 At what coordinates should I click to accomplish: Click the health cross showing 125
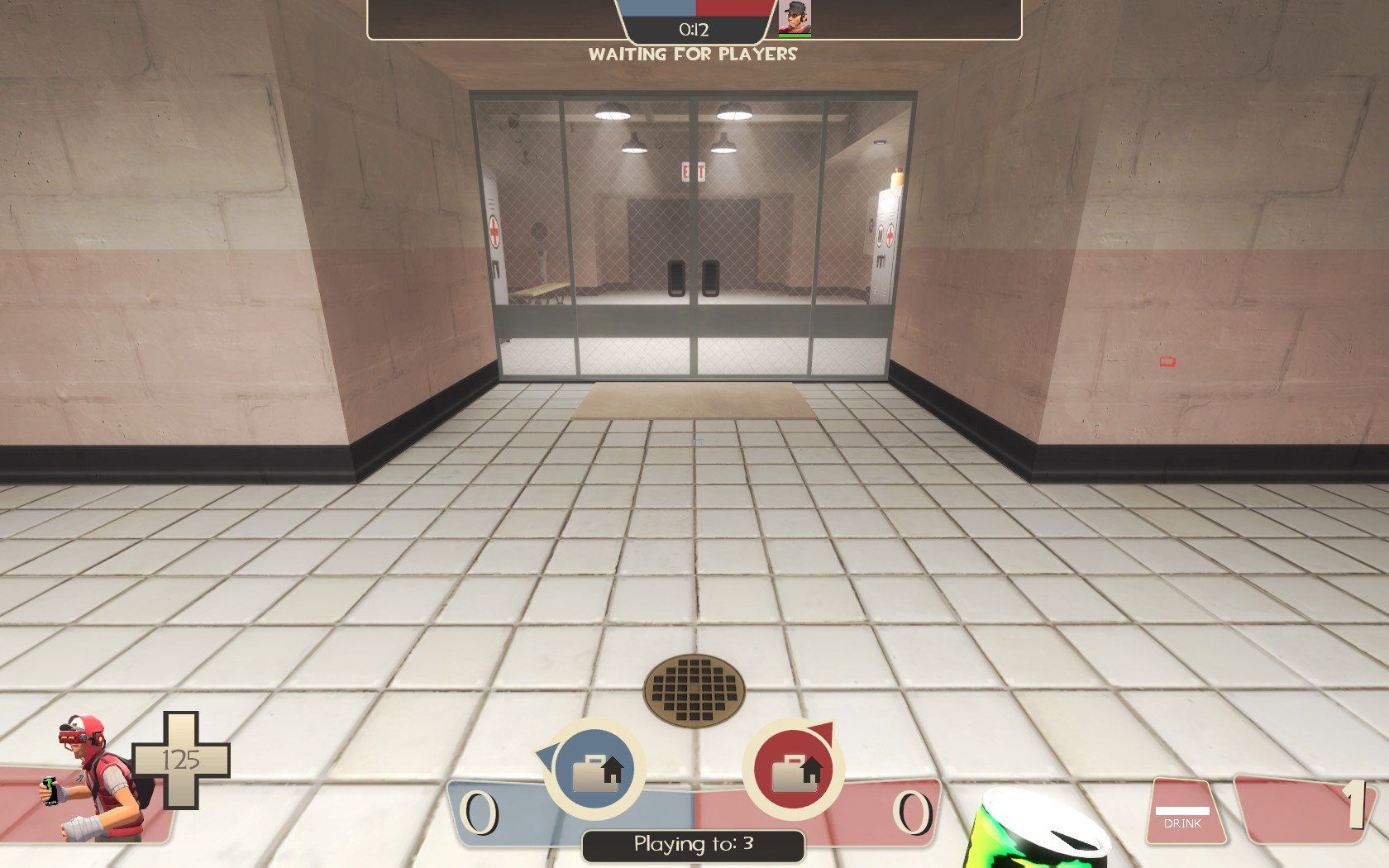(x=183, y=758)
